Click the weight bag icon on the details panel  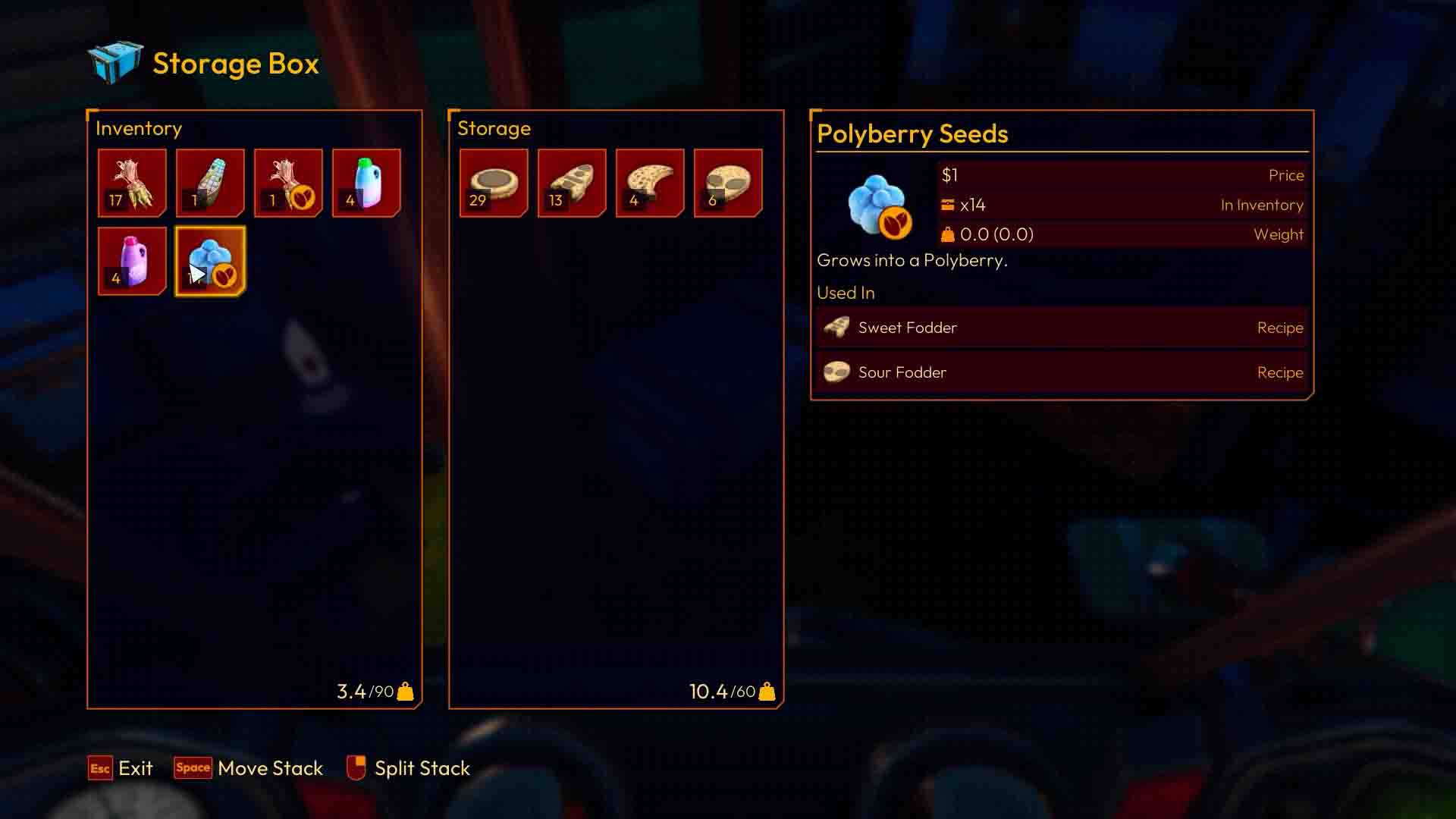948,234
